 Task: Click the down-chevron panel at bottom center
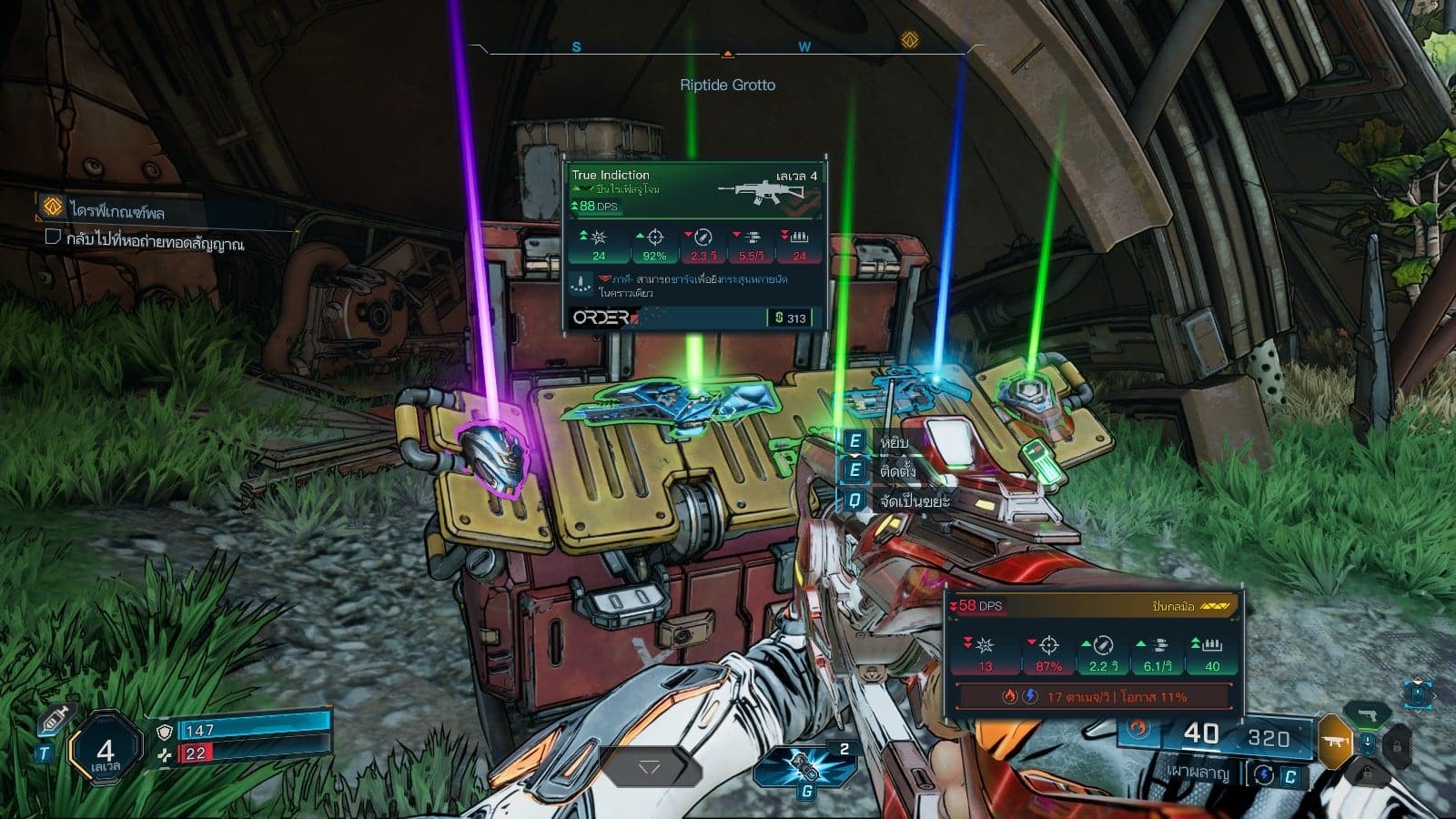(649, 769)
